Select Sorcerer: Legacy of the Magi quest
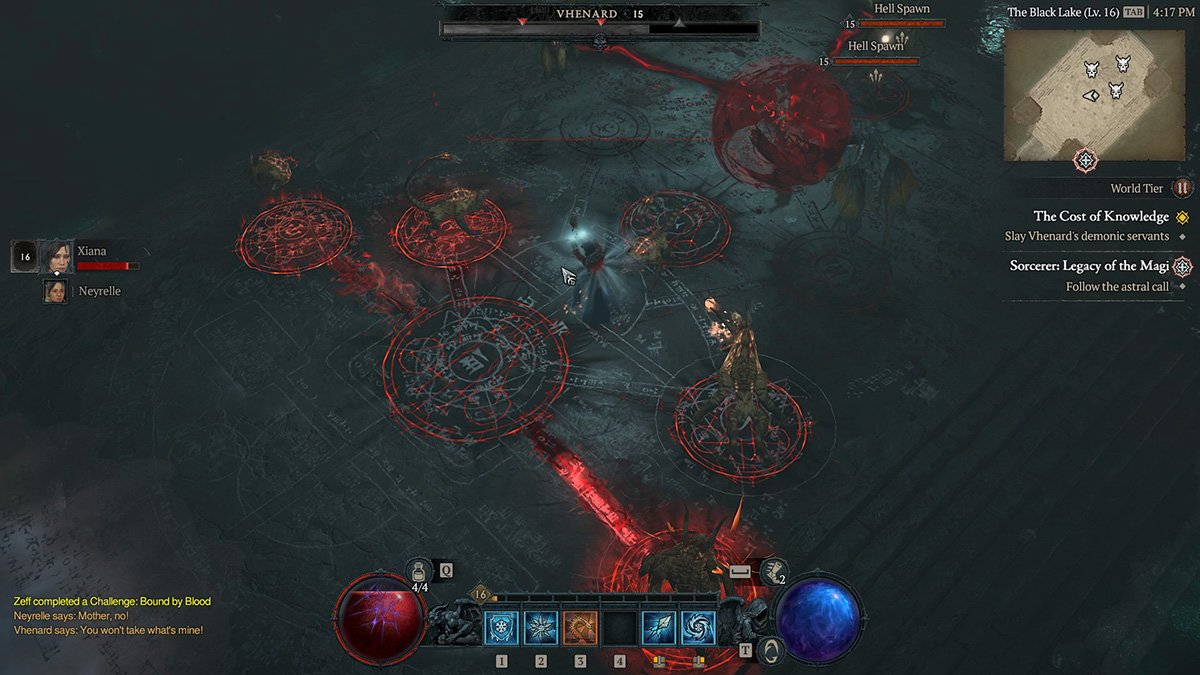 1087,266
